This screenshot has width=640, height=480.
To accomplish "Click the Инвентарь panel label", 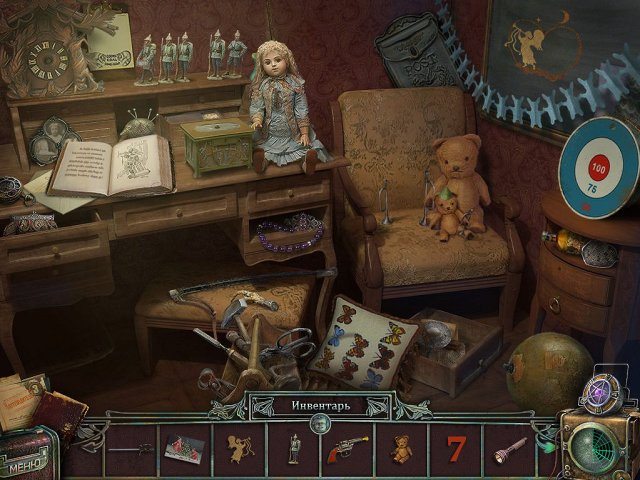I will pos(318,405).
